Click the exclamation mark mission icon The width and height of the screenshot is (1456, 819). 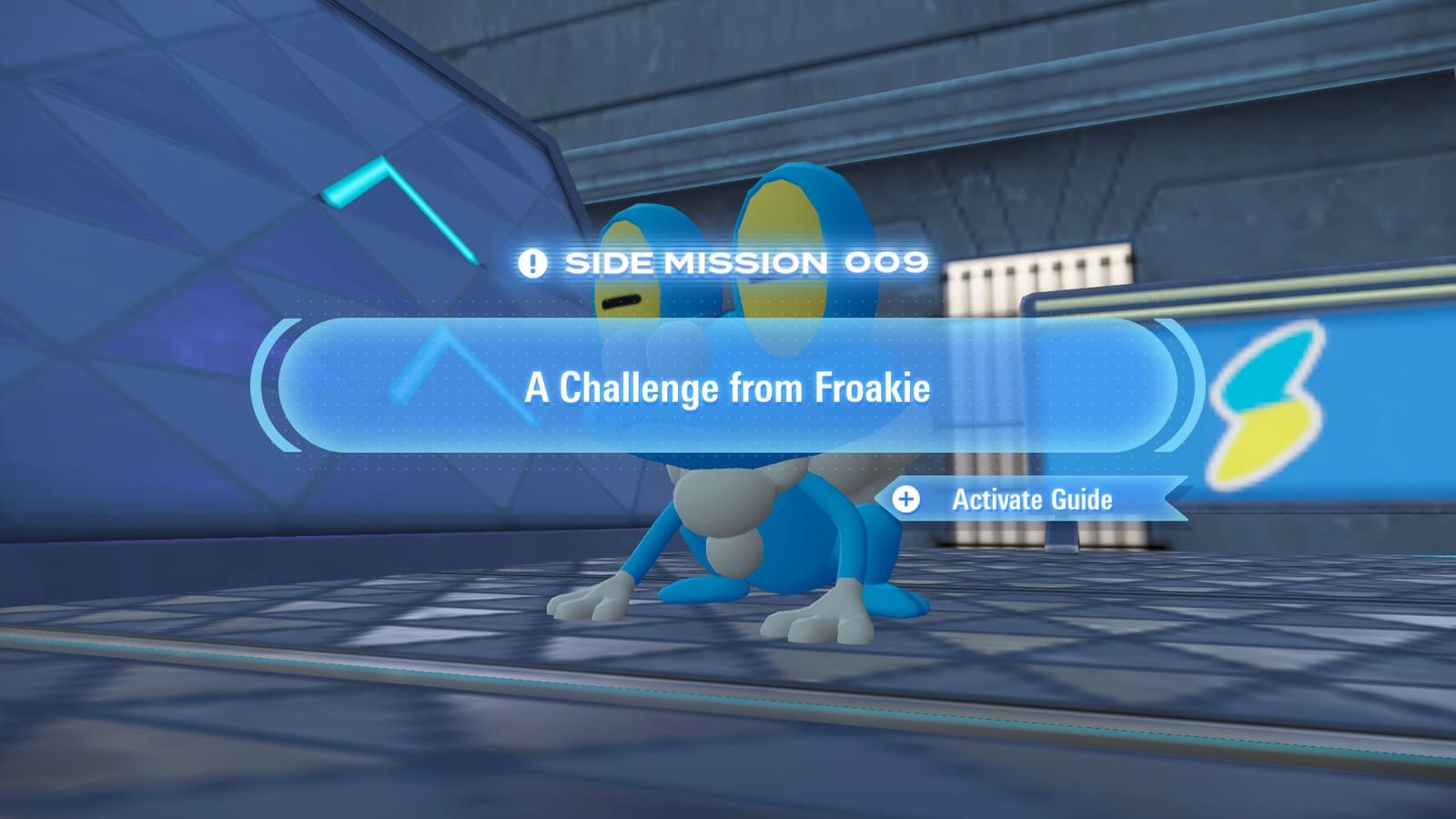[x=532, y=264]
